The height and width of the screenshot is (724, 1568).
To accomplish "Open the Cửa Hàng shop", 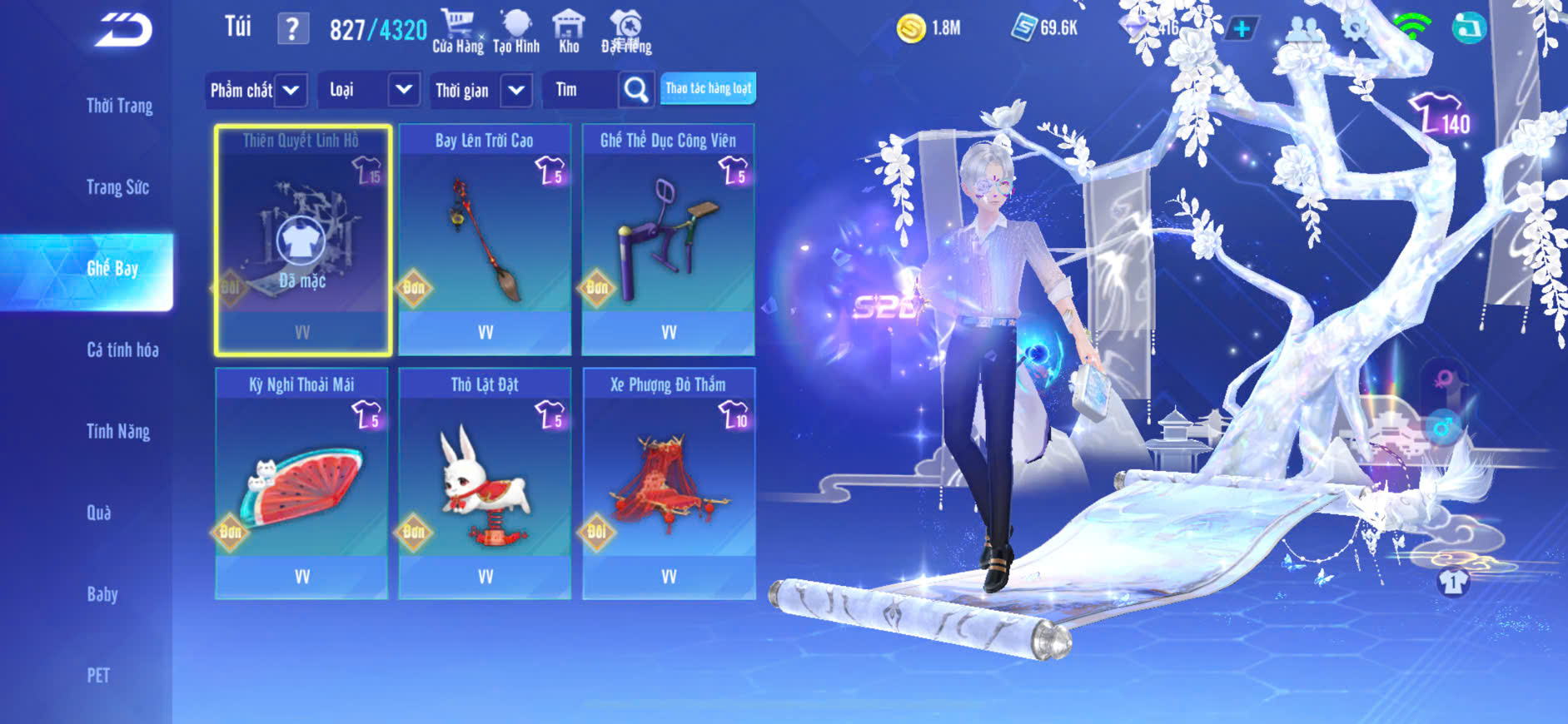I will (x=457, y=32).
